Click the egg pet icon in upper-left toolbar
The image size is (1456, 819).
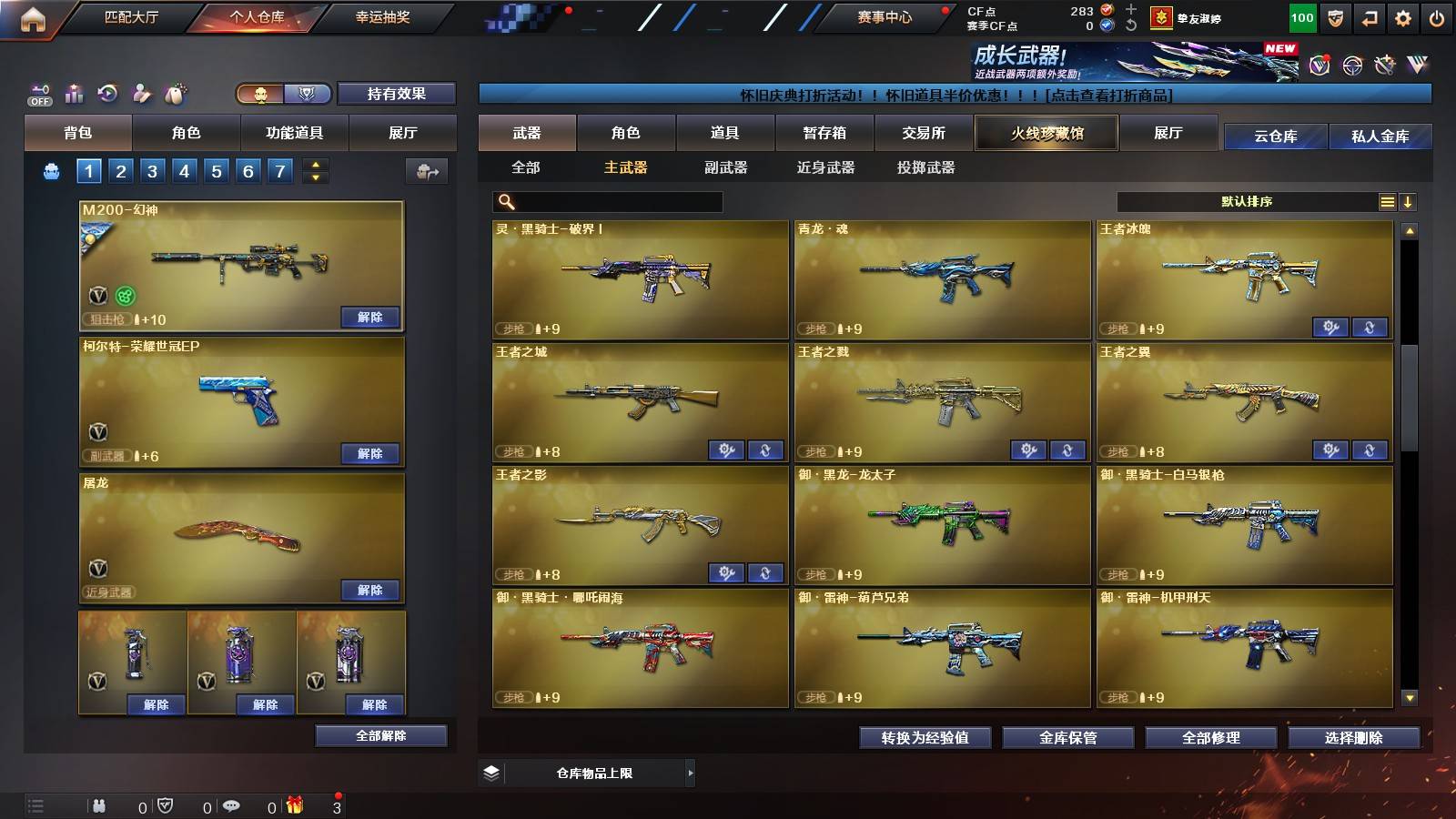[175, 92]
